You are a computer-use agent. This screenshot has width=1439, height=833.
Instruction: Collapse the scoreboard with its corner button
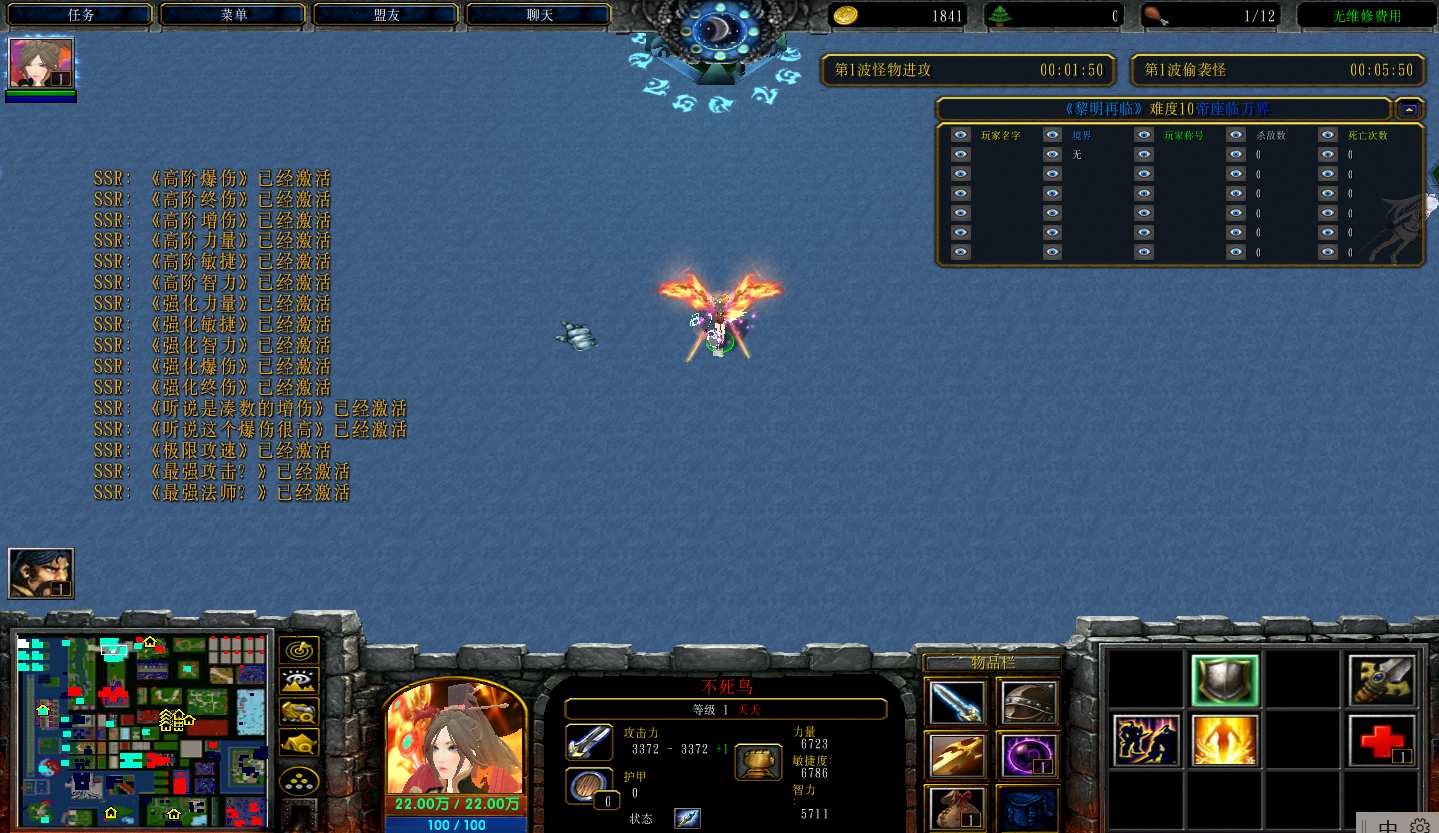pos(1409,109)
